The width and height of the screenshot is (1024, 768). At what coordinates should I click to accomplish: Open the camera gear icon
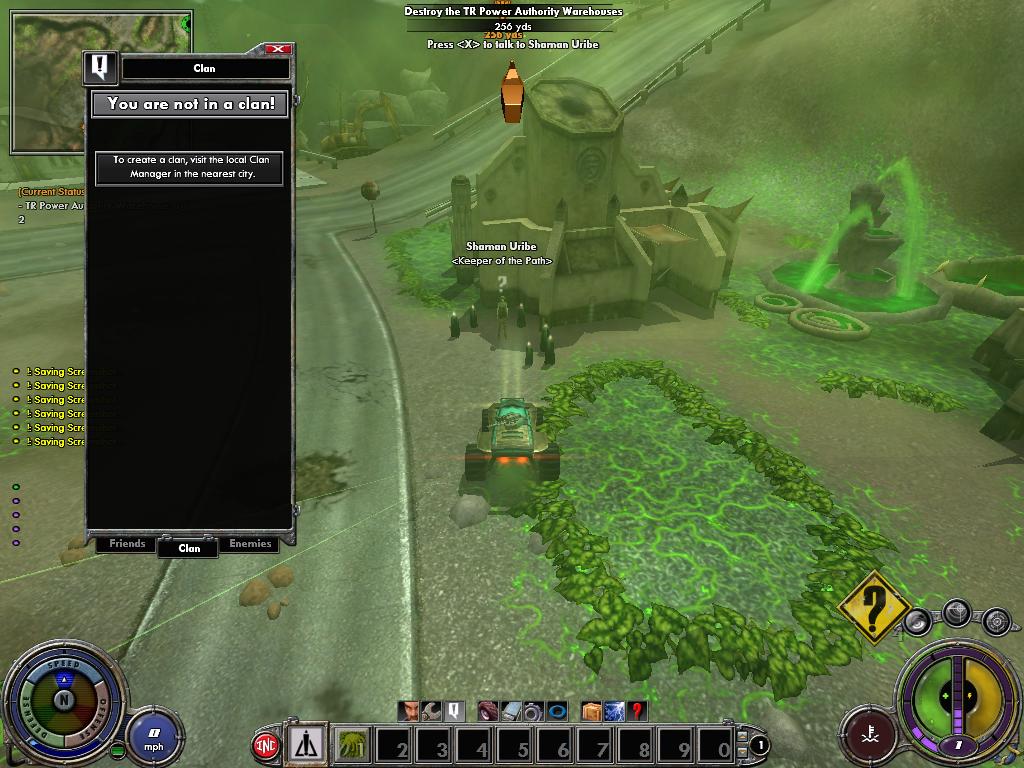click(534, 711)
